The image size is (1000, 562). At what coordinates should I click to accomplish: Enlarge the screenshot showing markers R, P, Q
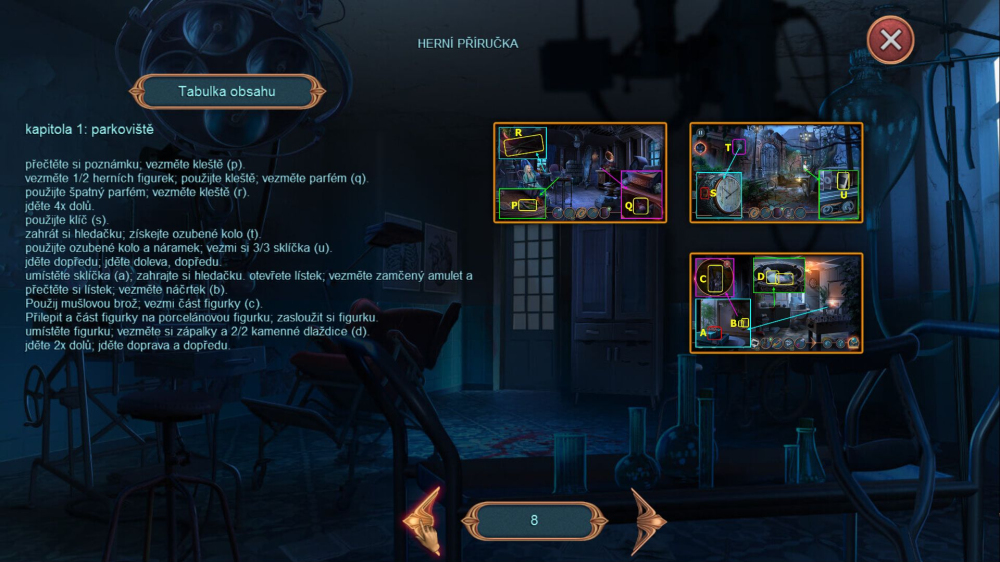tap(580, 172)
